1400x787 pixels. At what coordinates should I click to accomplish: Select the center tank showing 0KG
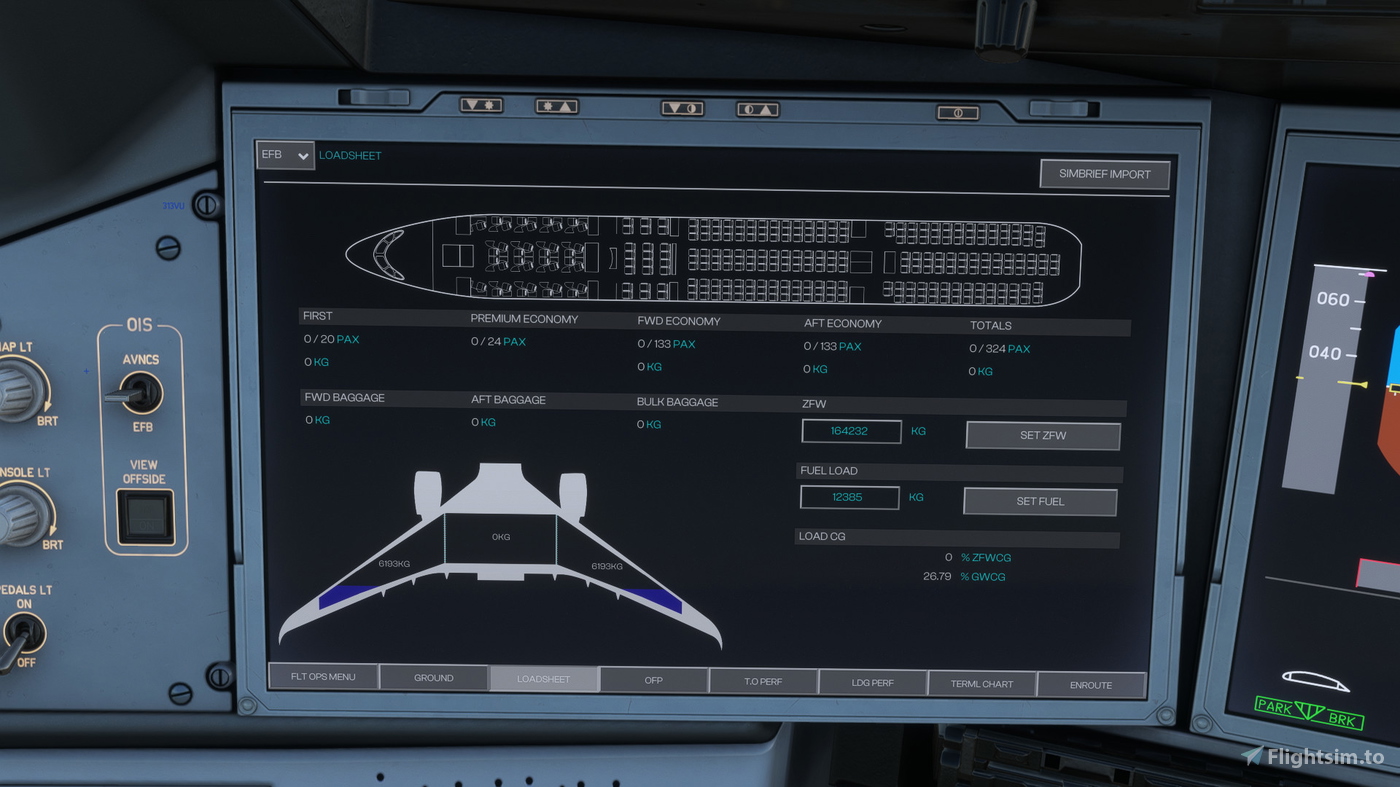500,537
